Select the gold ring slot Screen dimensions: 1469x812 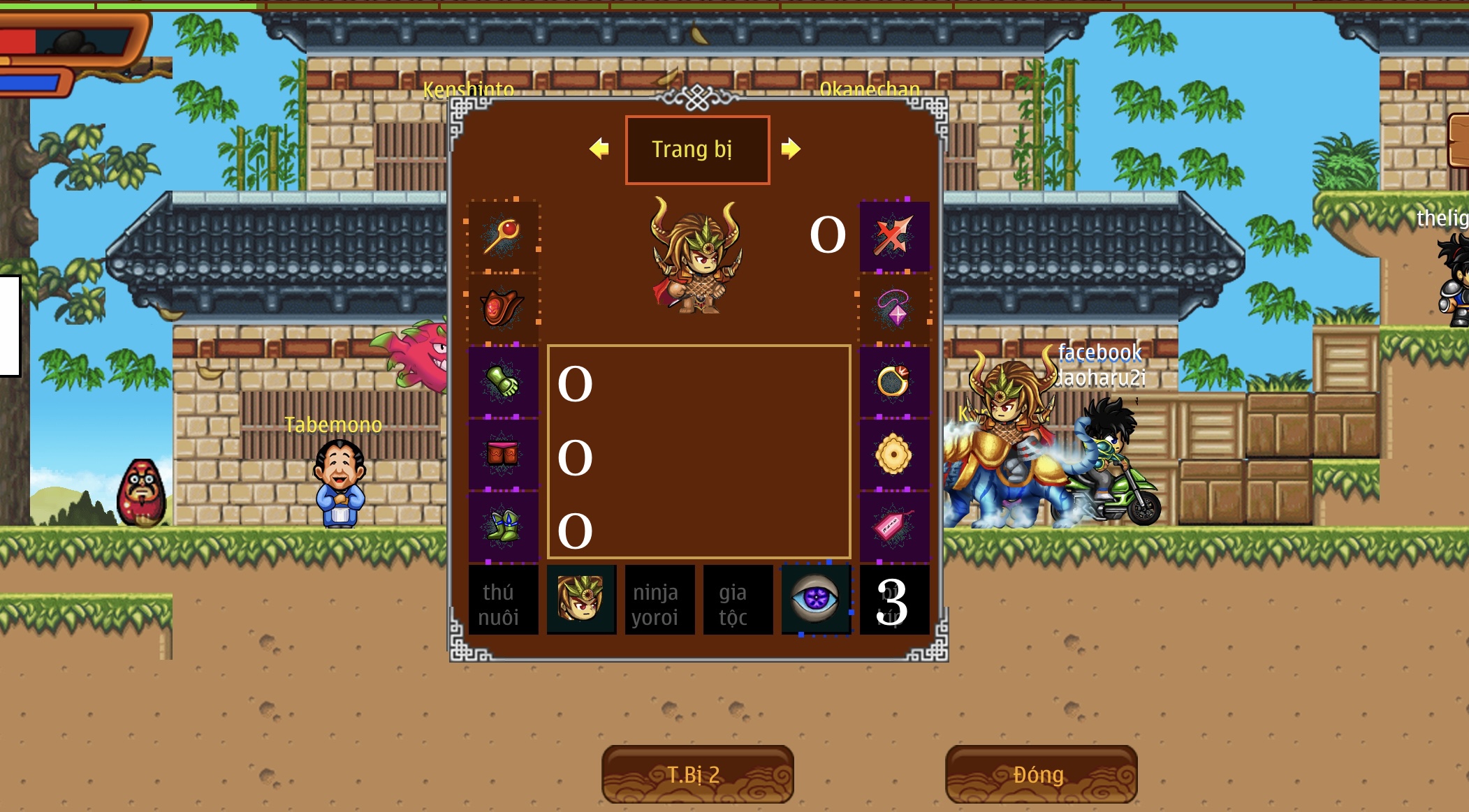point(894,381)
